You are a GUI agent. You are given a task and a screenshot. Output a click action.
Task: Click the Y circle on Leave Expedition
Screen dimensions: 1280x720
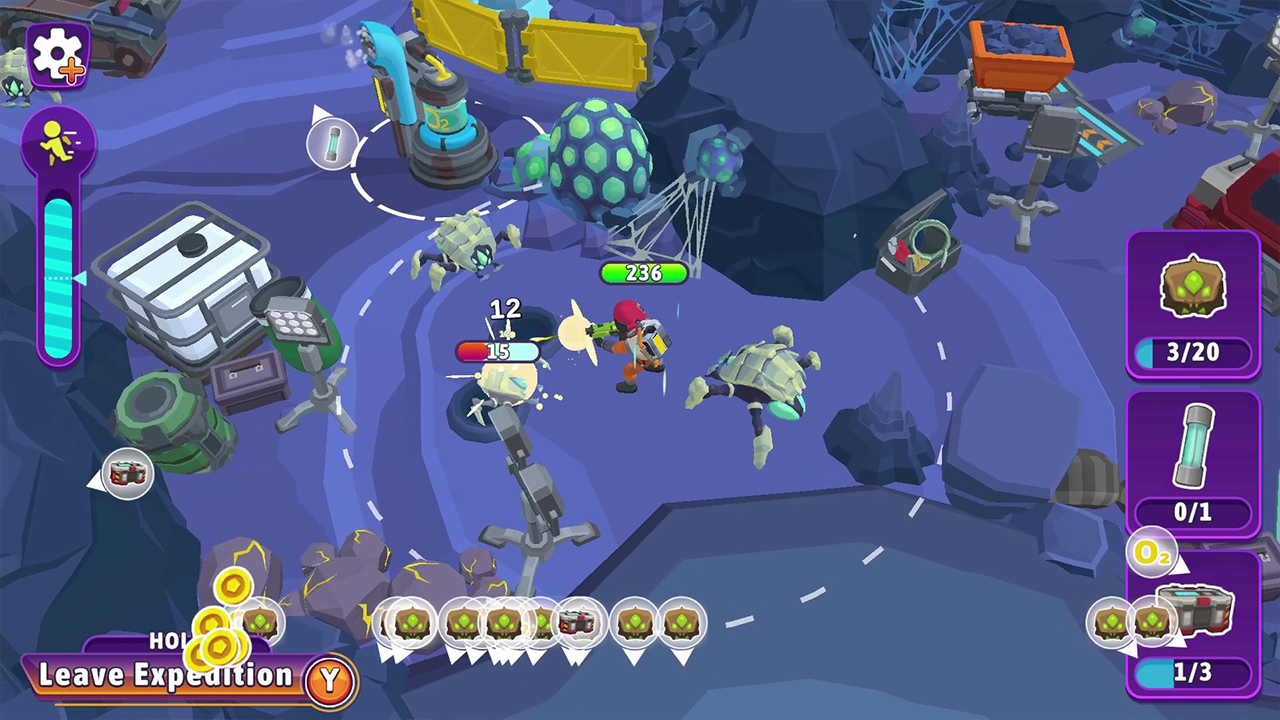pos(330,676)
